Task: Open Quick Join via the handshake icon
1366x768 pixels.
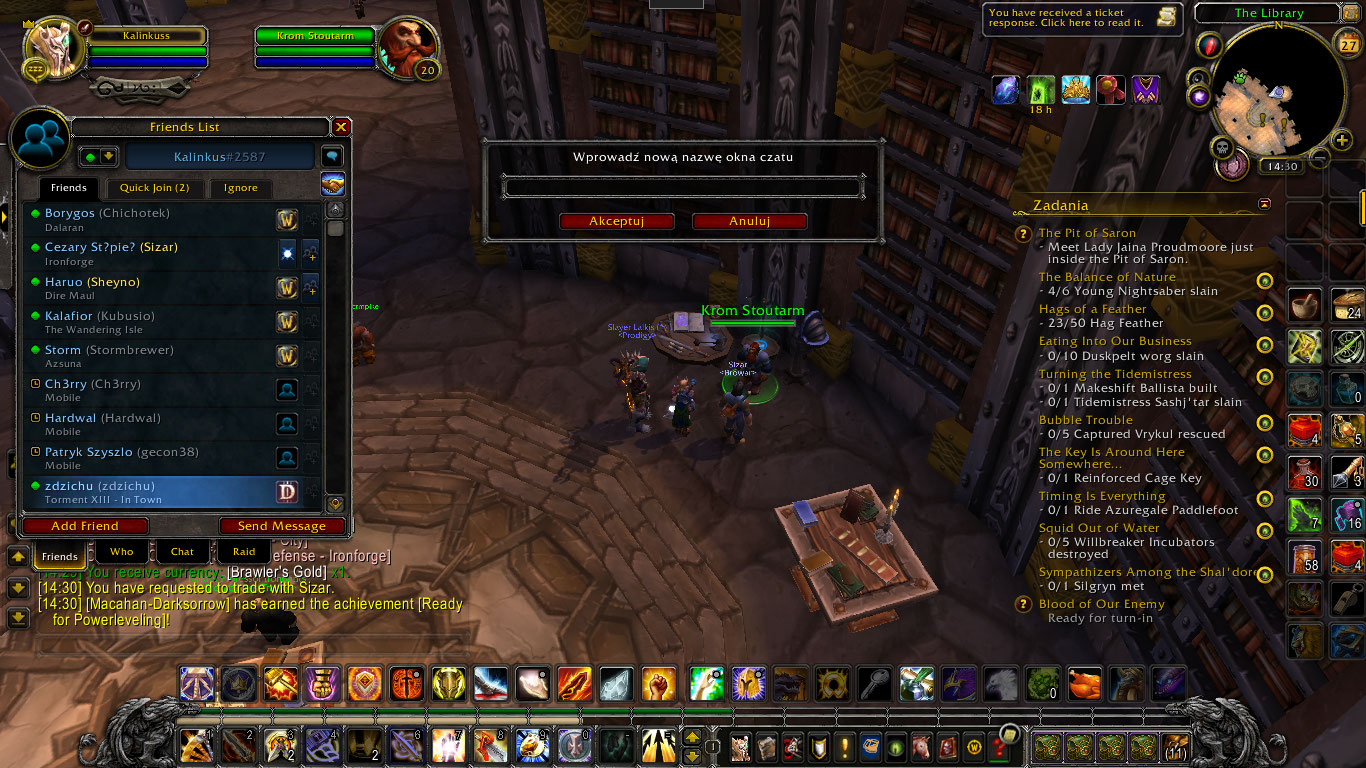Action: [333, 184]
